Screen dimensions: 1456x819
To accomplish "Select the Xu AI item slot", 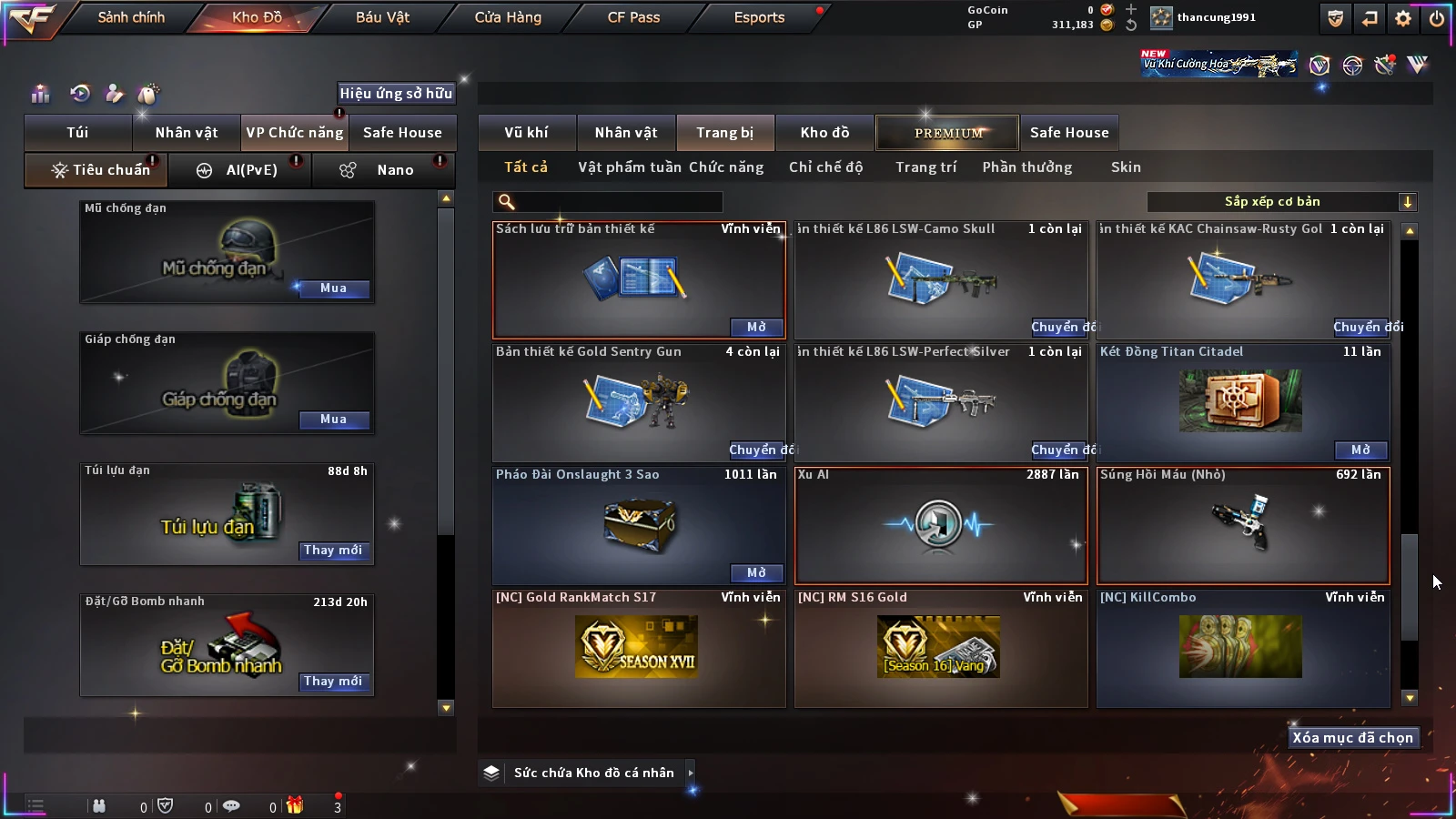I will [x=941, y=526].
